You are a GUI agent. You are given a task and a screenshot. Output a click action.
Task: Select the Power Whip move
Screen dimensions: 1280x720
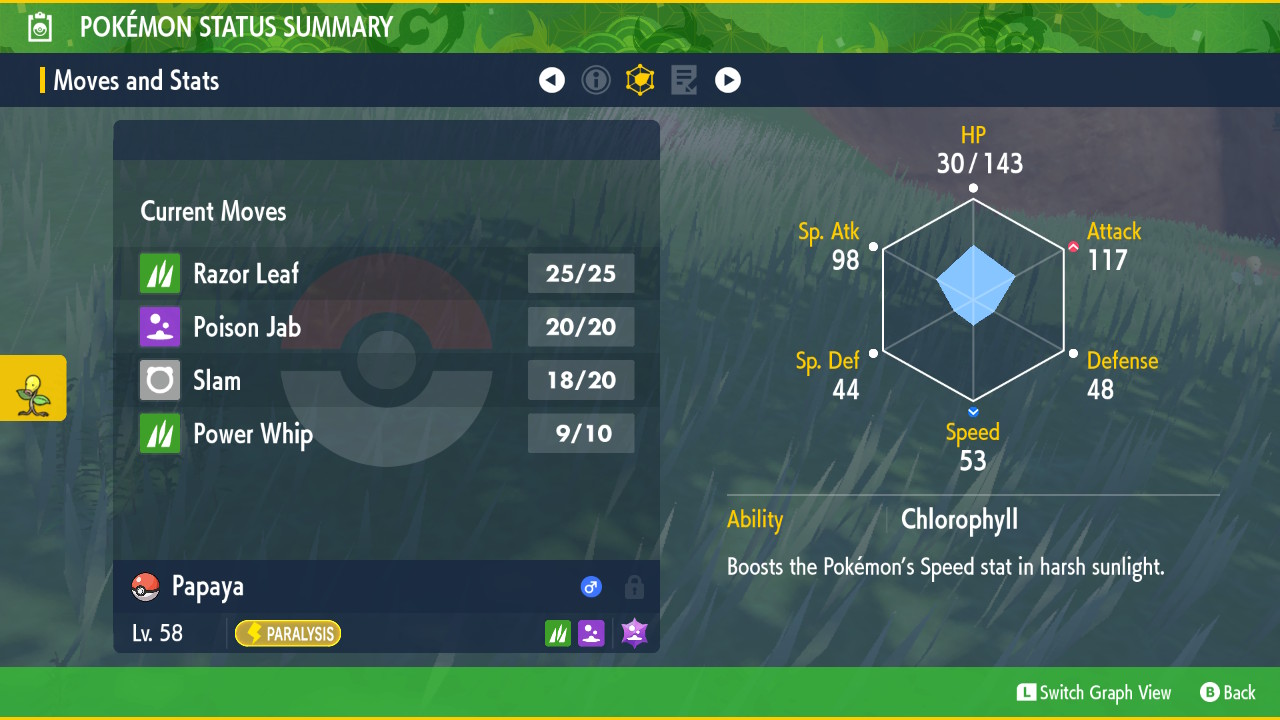(386, 434)
